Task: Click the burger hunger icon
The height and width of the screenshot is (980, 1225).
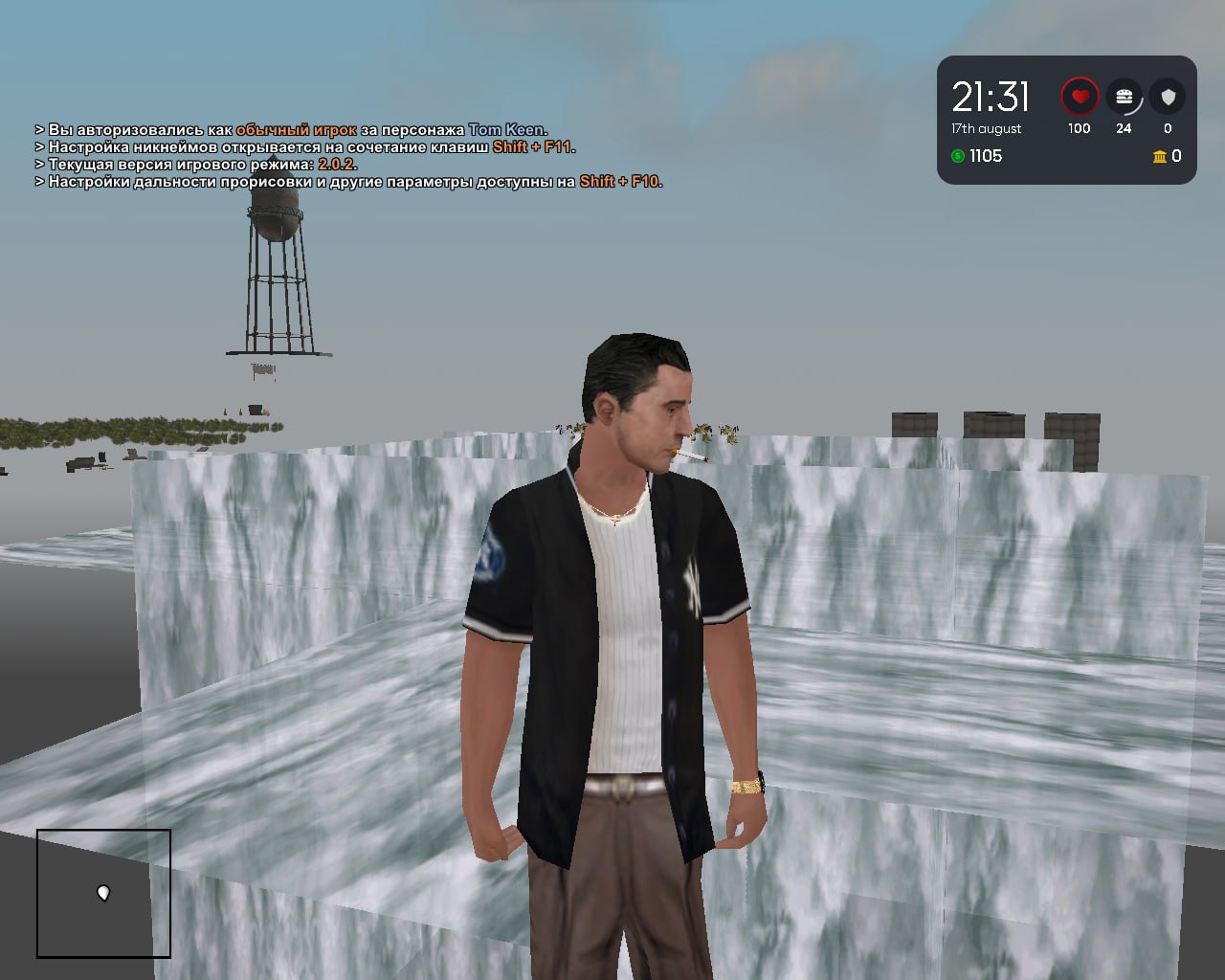Action: click(x=1124, y=97)
